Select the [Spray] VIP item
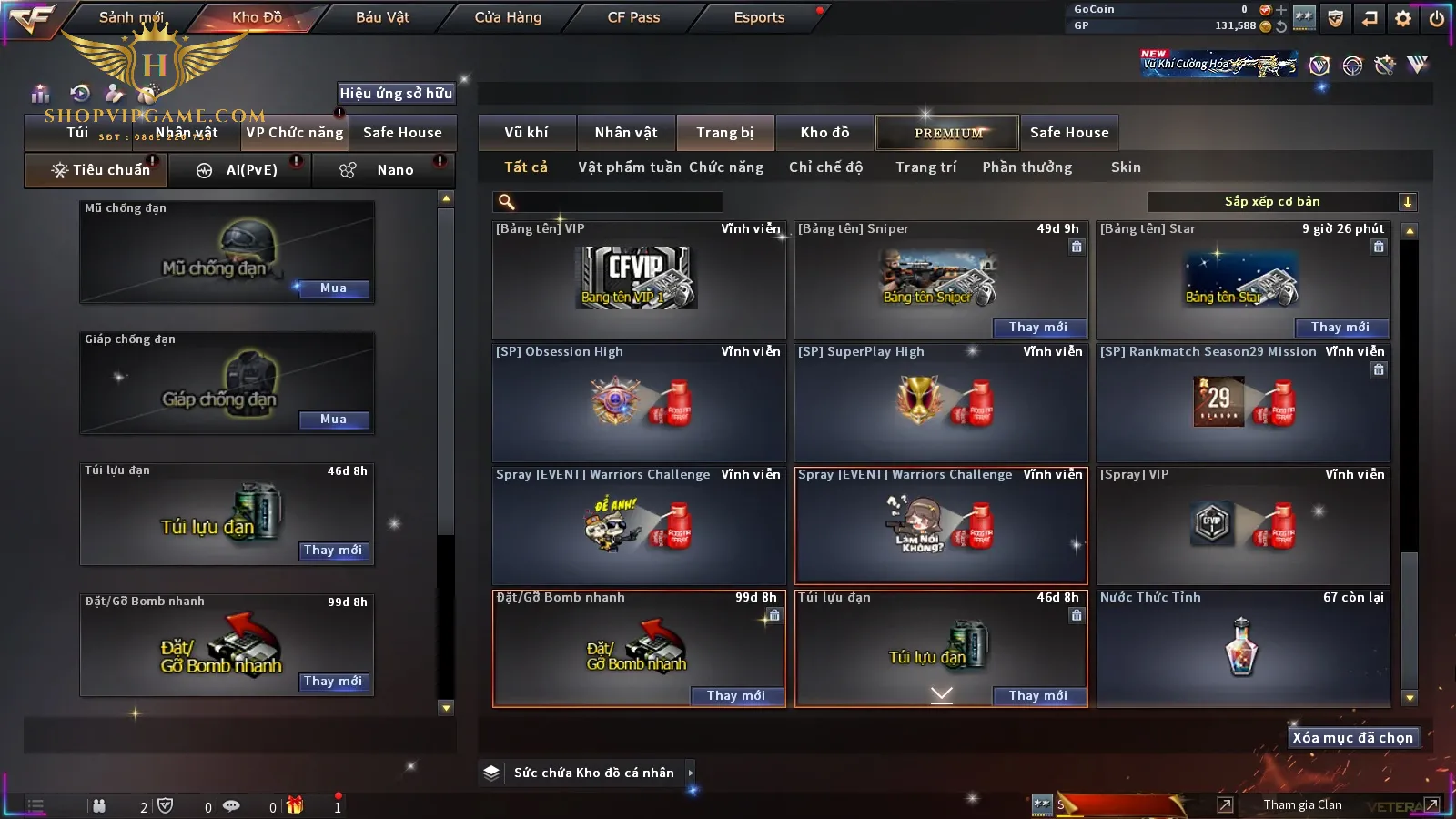Image resolution: width=1456 pixels, height=819 pixels. (1242, 525)
